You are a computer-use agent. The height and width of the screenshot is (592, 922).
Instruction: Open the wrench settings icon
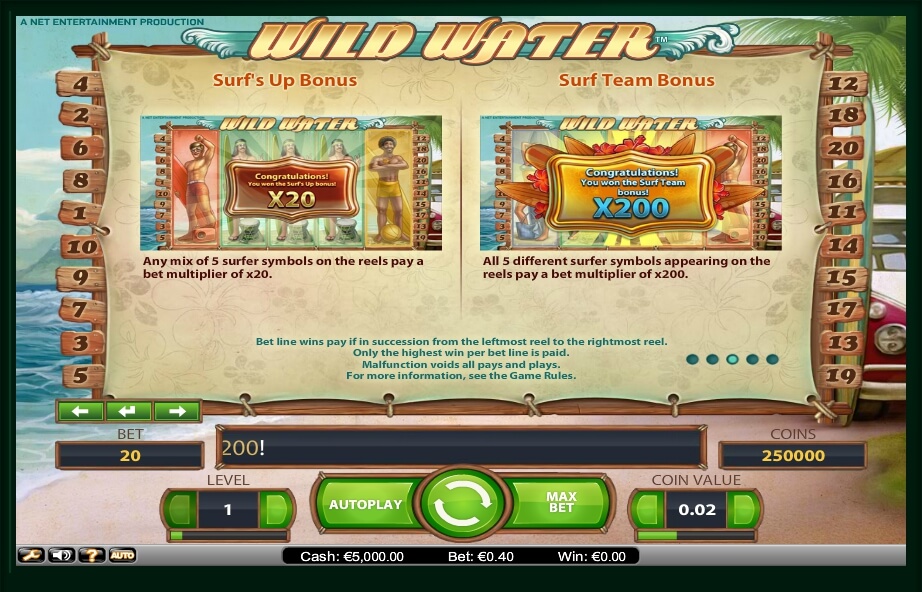click(31, 555)
